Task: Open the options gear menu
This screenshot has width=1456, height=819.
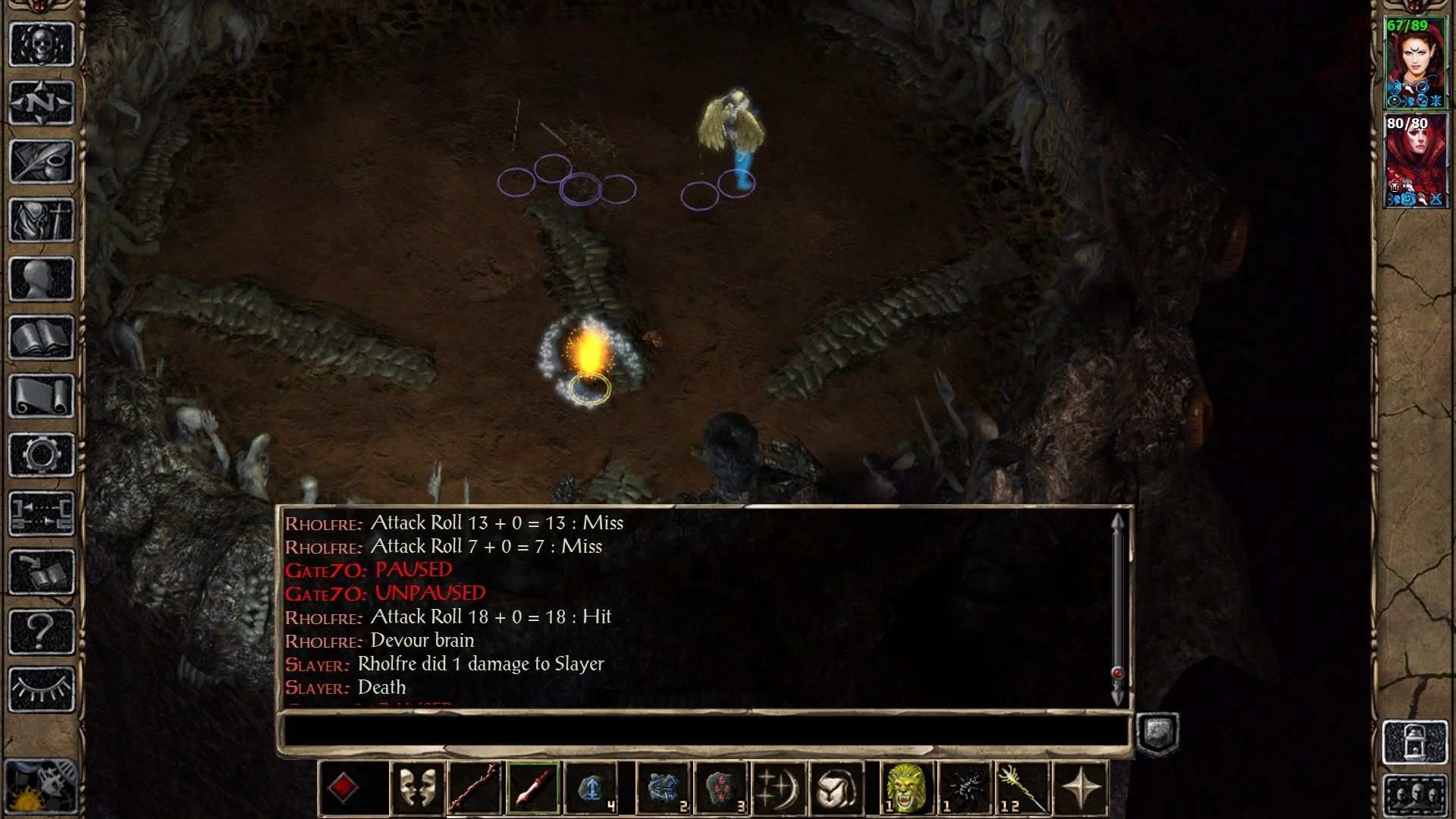Action: tap(42, 455)
